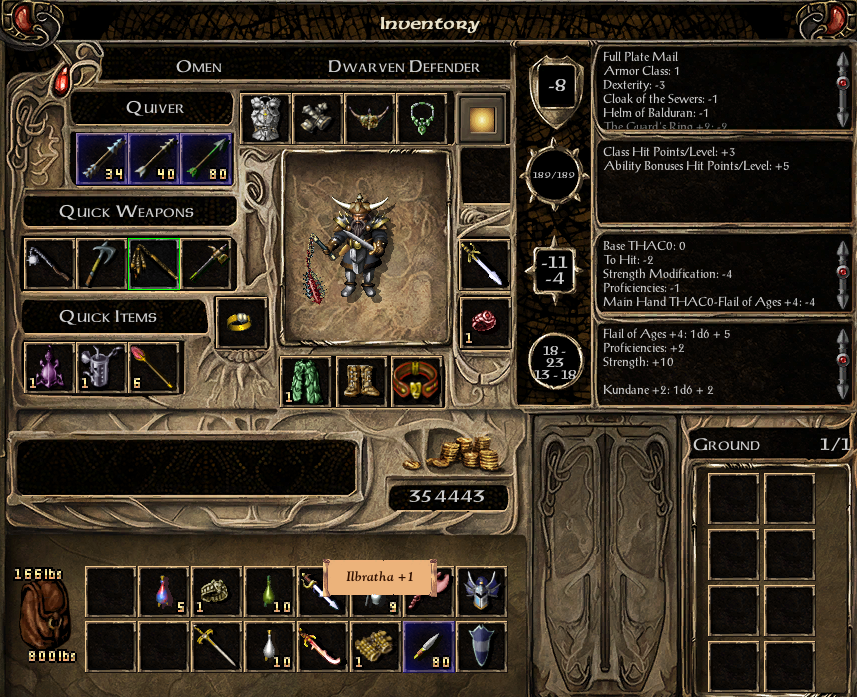Use the purple figurine quick item
The height and width of the screenshot is (697, 857).
50,367
